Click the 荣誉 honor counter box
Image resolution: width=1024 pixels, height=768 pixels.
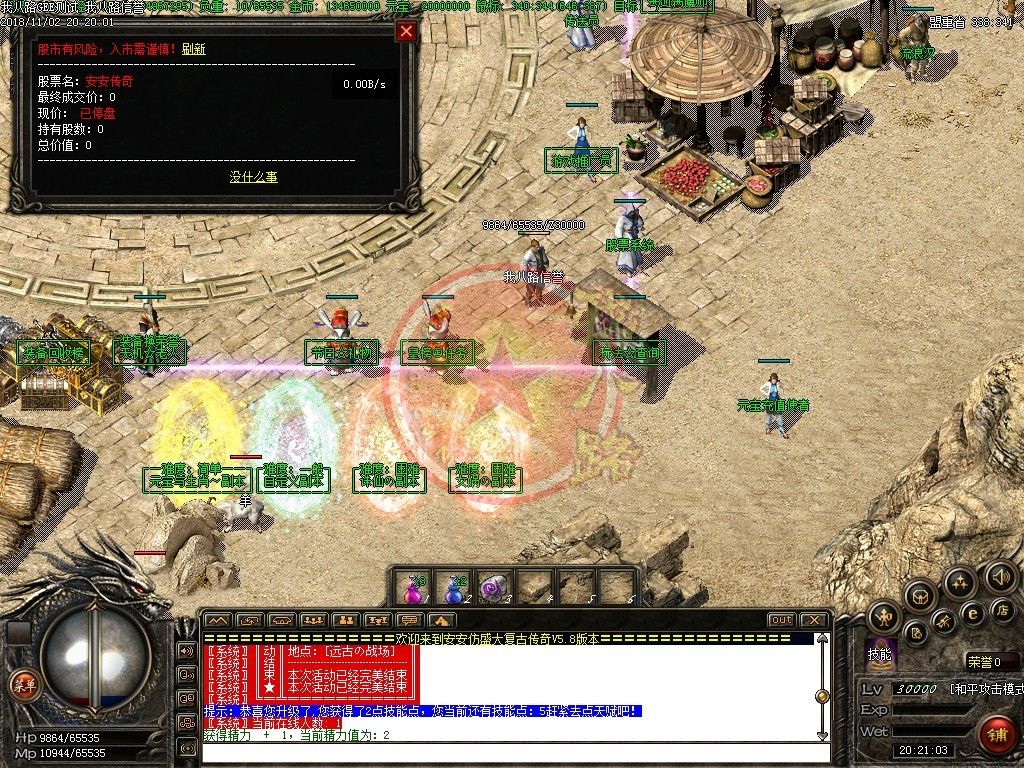click(992, 661)
